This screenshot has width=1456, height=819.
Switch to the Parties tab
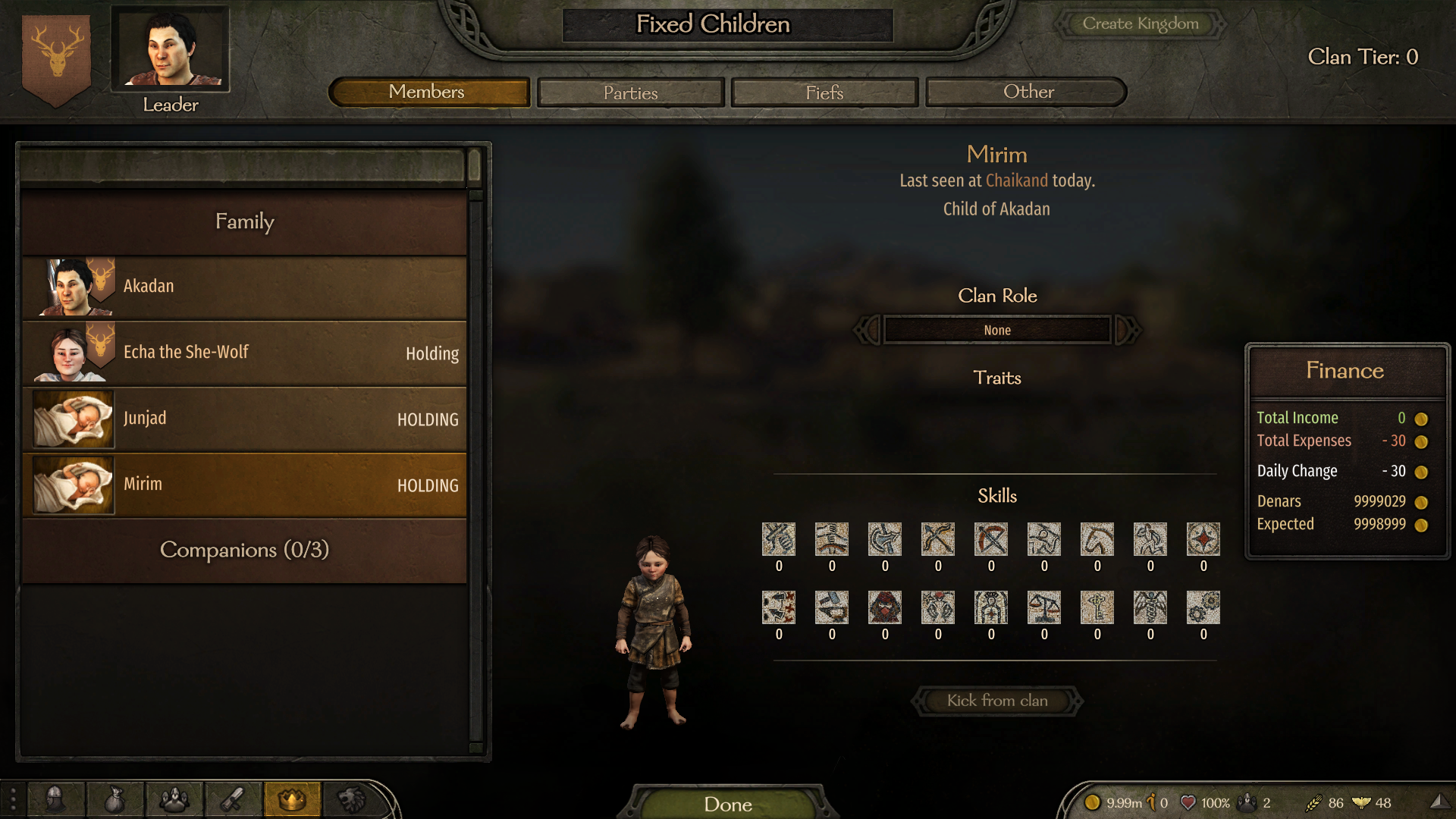click(x=630, y=93)
